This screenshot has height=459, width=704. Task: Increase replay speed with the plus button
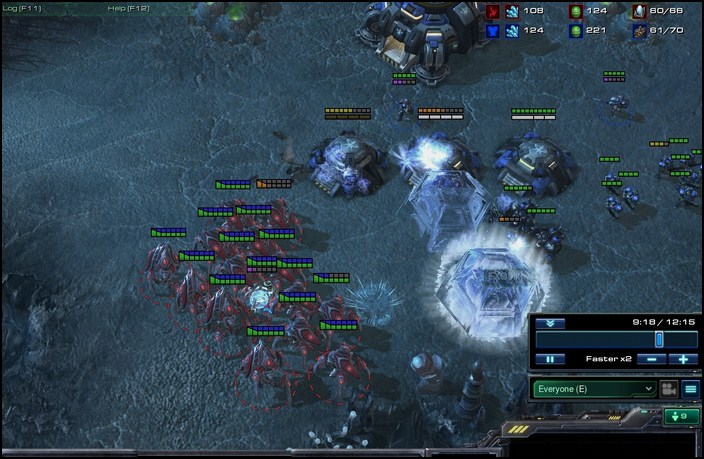[683, 358]
